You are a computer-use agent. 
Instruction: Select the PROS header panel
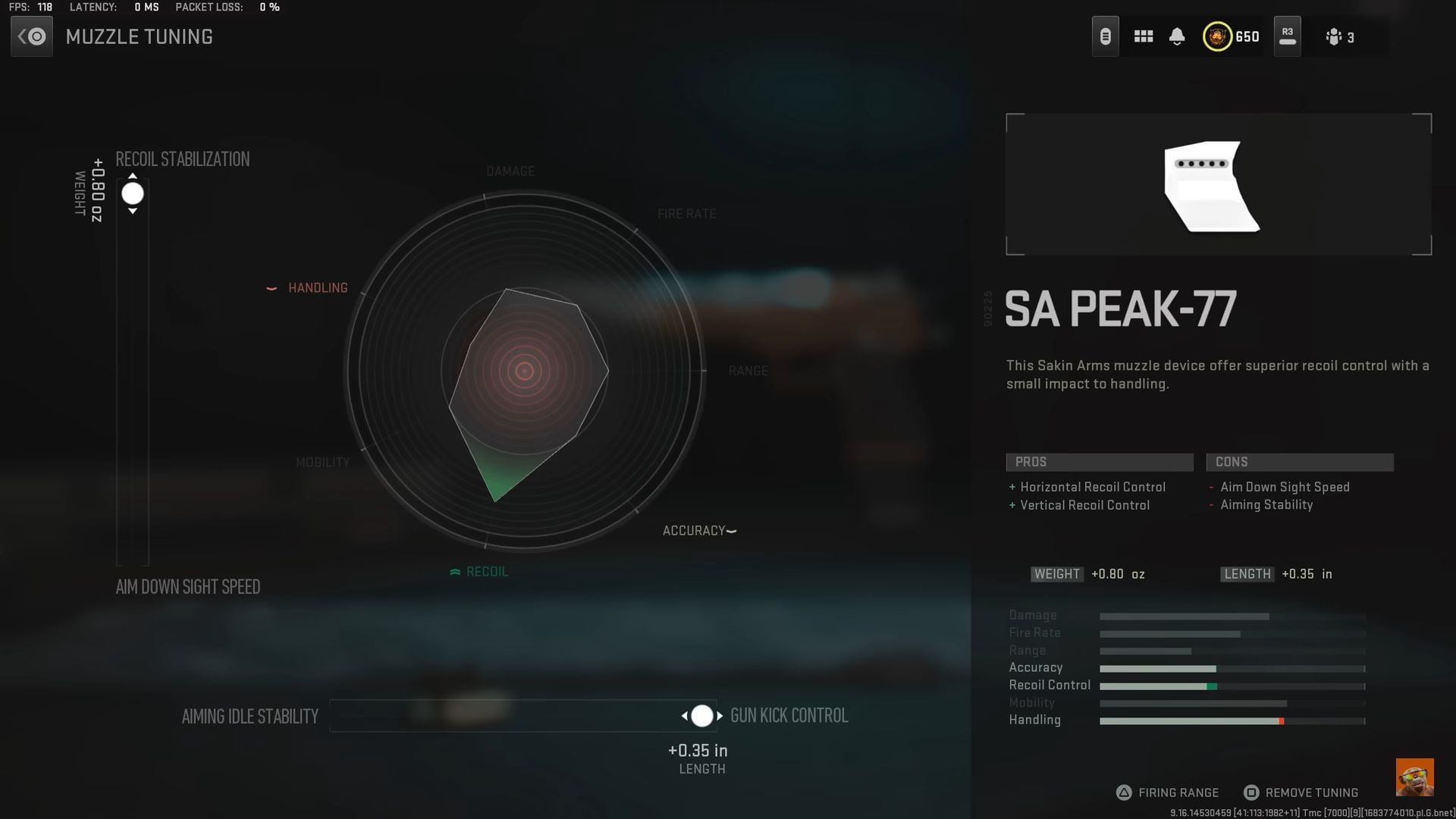point(1100,462)
